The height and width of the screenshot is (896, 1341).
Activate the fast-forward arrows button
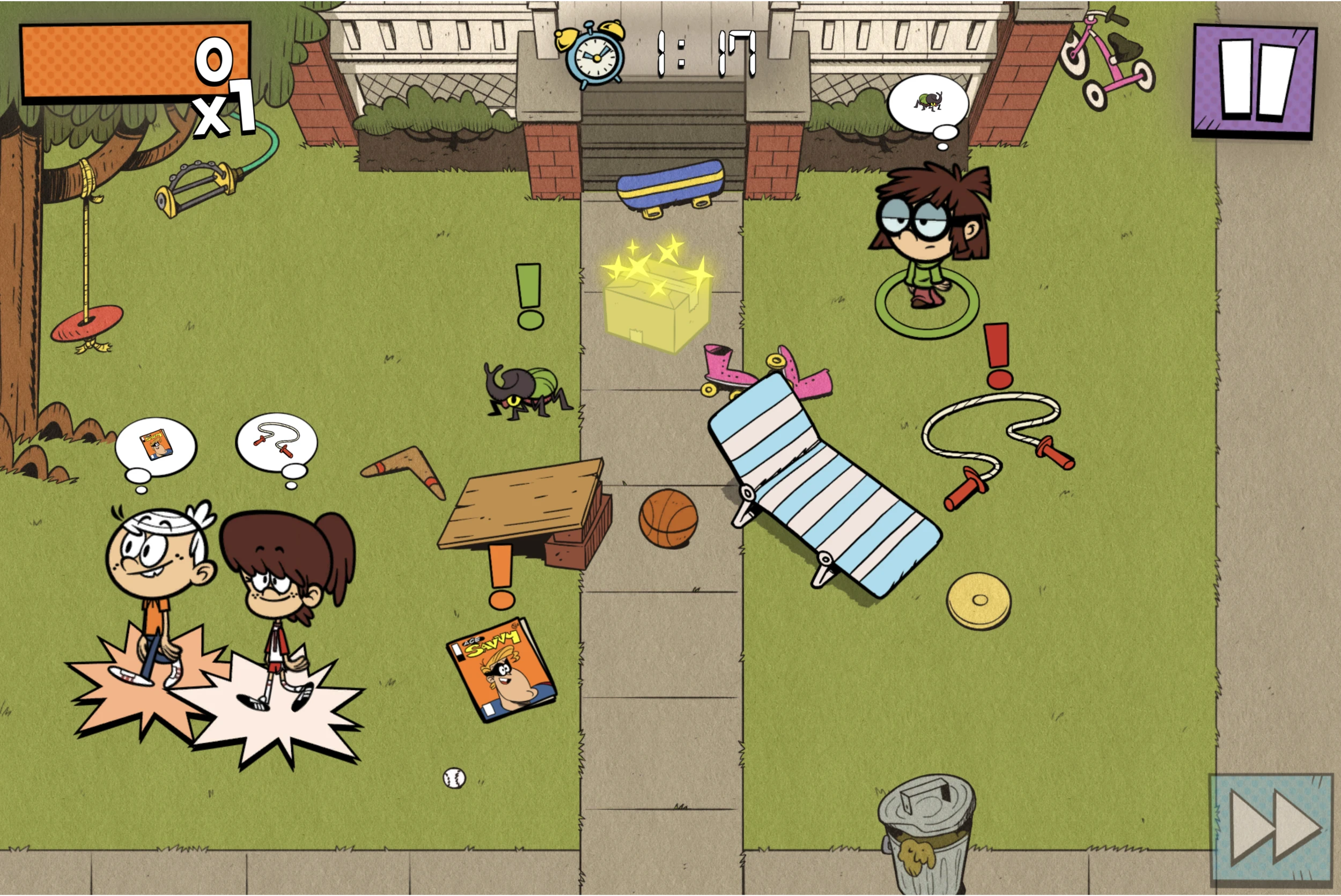click(x=1272, y=830)
